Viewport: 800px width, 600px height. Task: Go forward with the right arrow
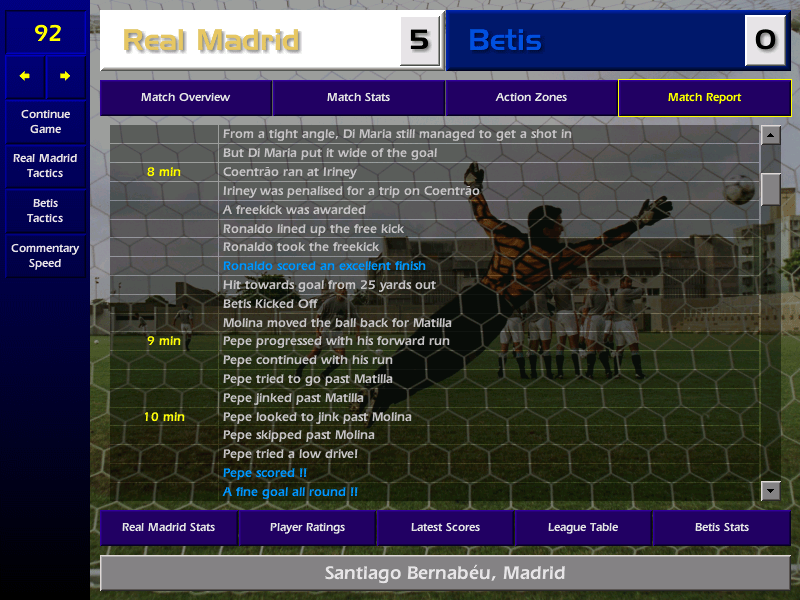tap(65, 76)
